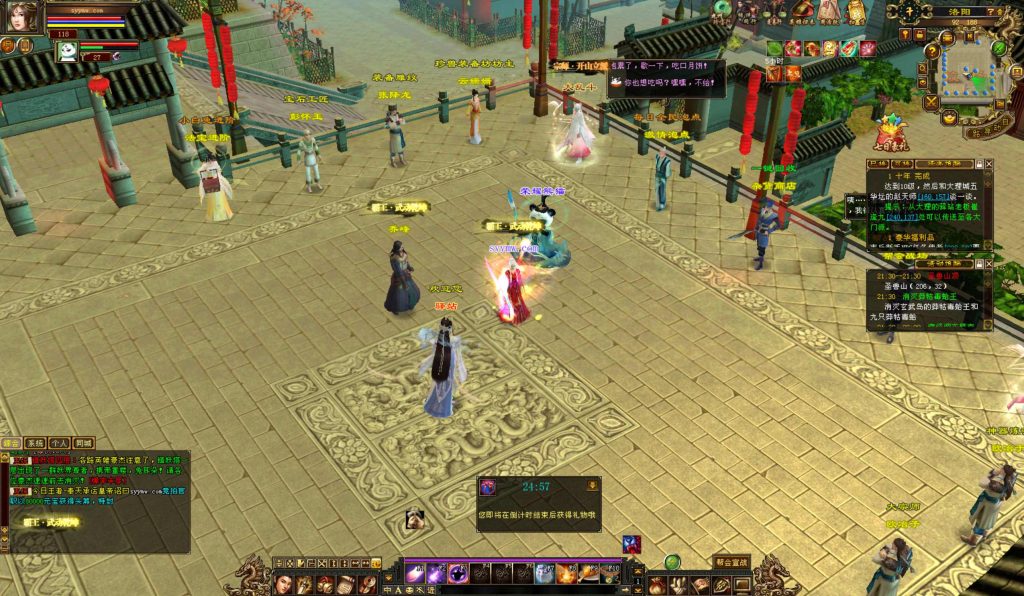Close the quest tracker panel
Image resolution: width=1024 pixels, height=596 pixels.
989,163
